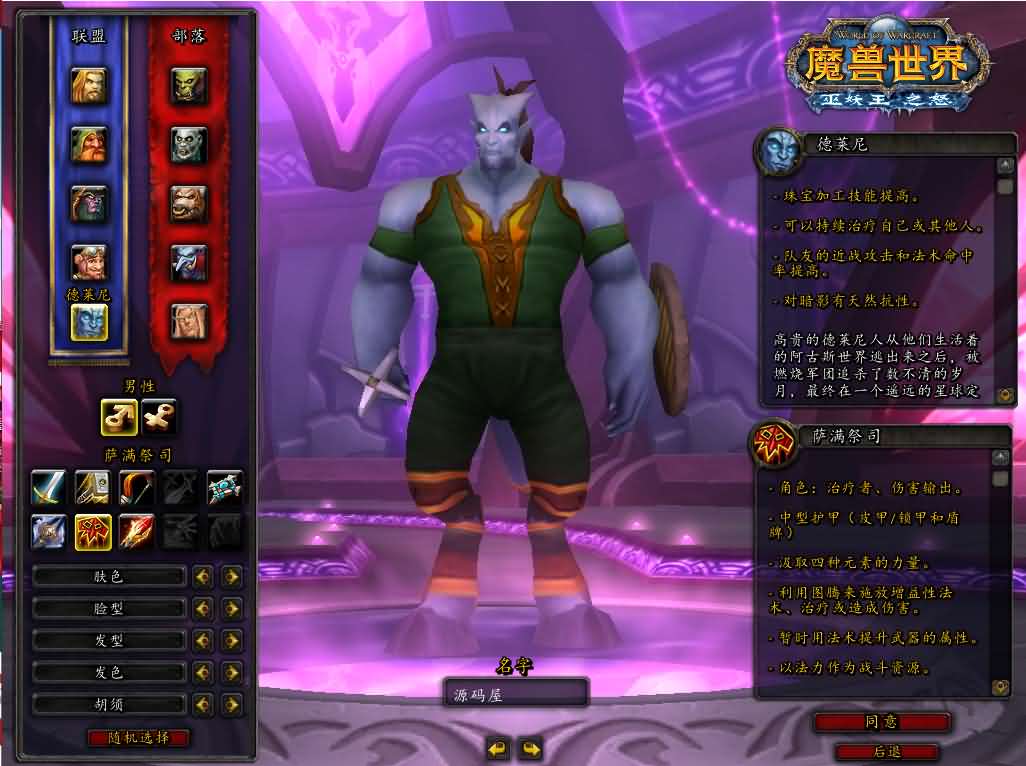Advance to the next hairstyle (发型)

click(232, 640)
